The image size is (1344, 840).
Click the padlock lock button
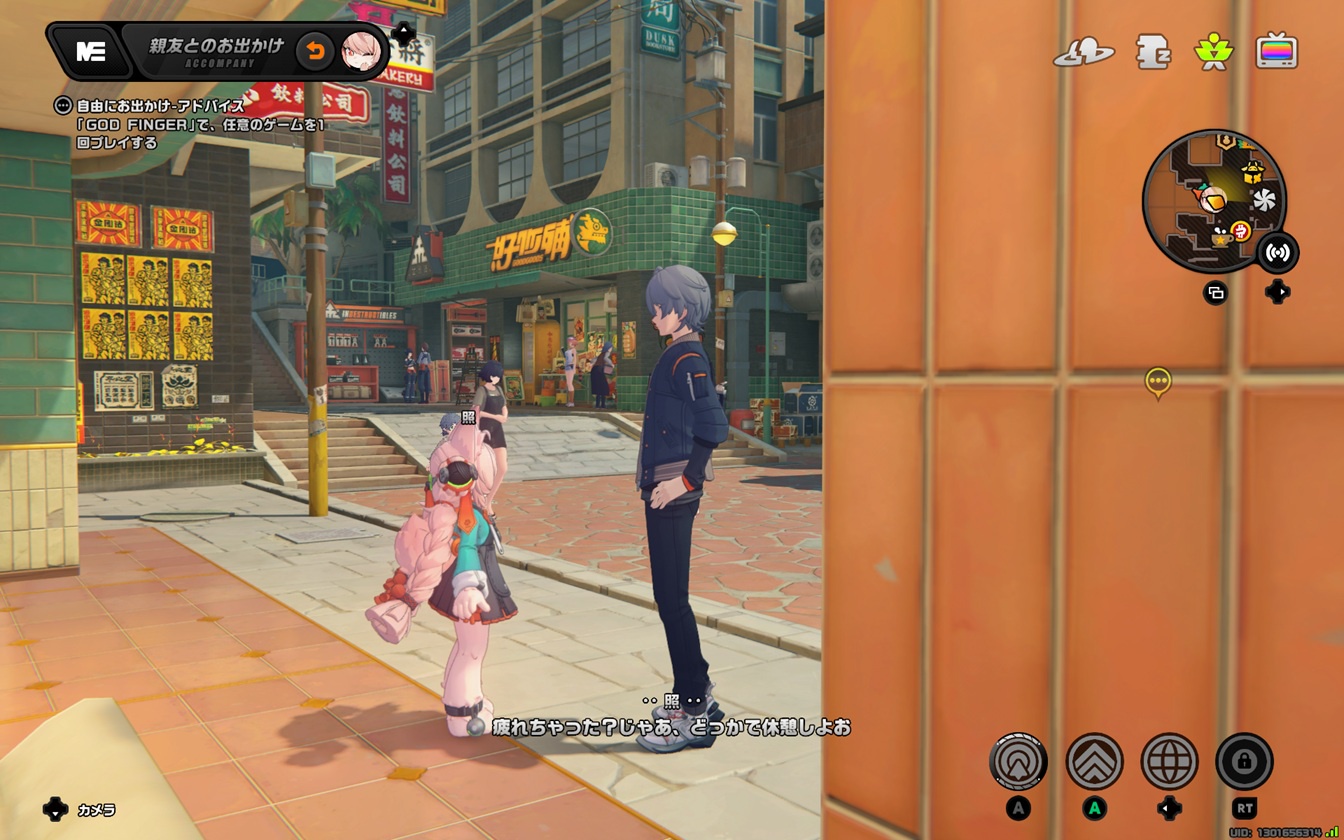click(x=1244, y=762)
